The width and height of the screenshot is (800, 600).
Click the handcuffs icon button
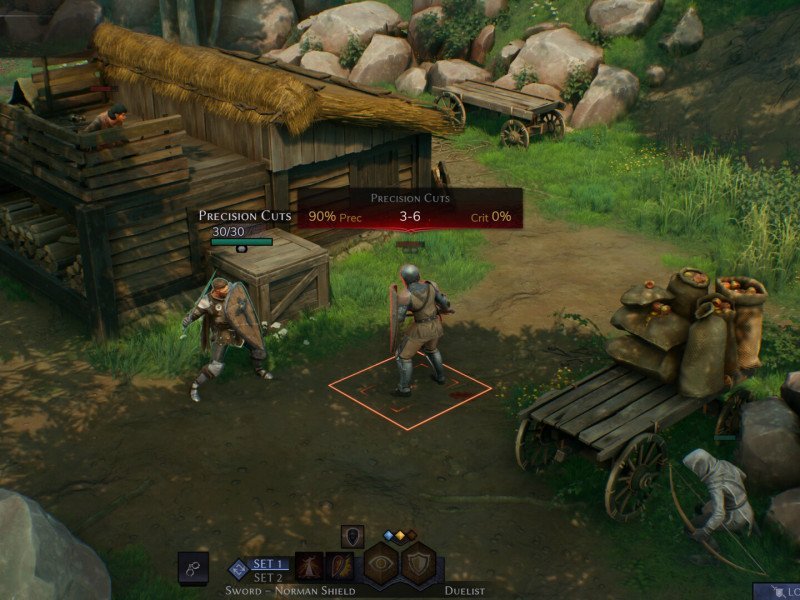tap(193, 566)
